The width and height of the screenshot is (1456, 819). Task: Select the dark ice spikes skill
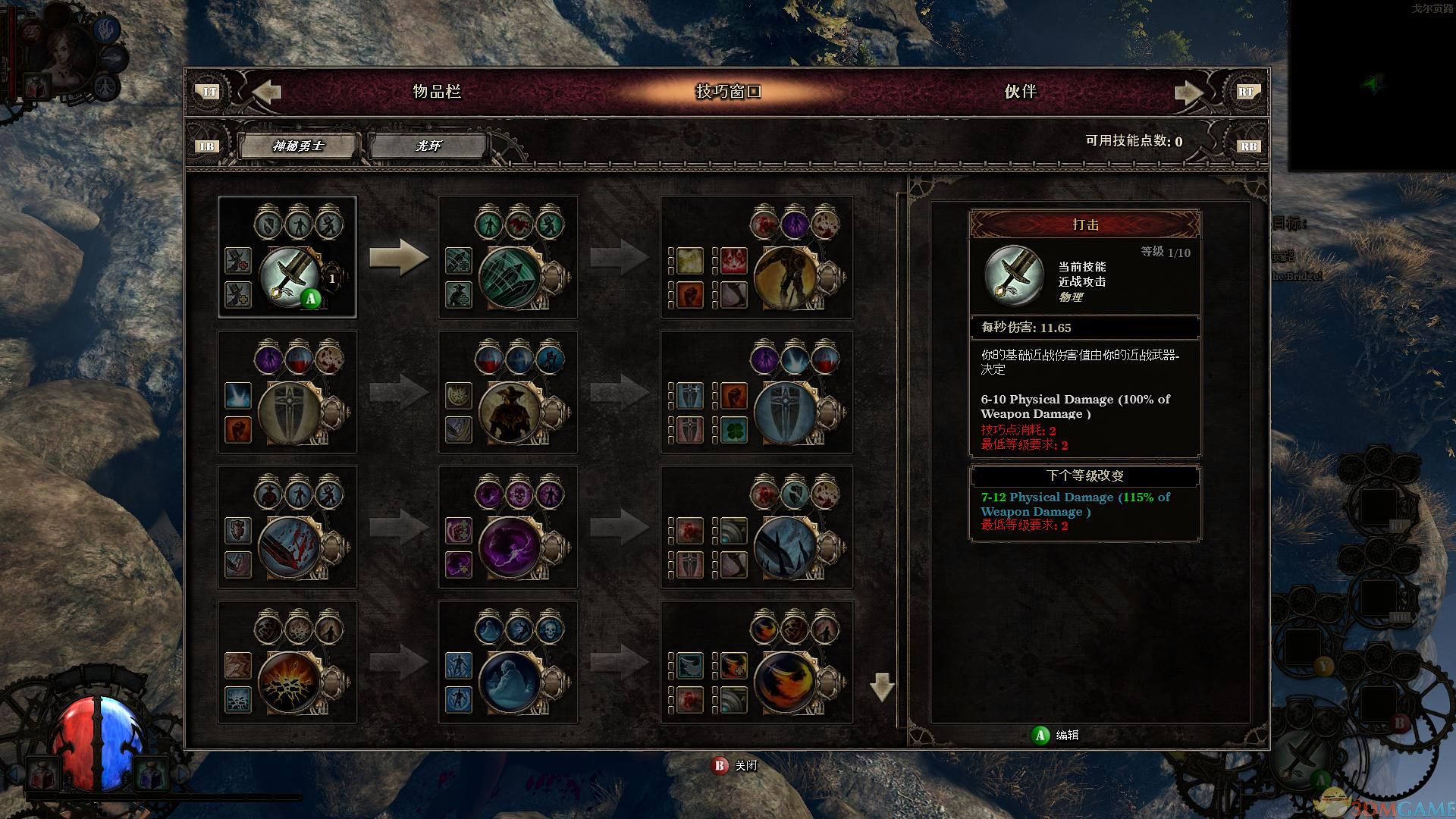[786, 548]
